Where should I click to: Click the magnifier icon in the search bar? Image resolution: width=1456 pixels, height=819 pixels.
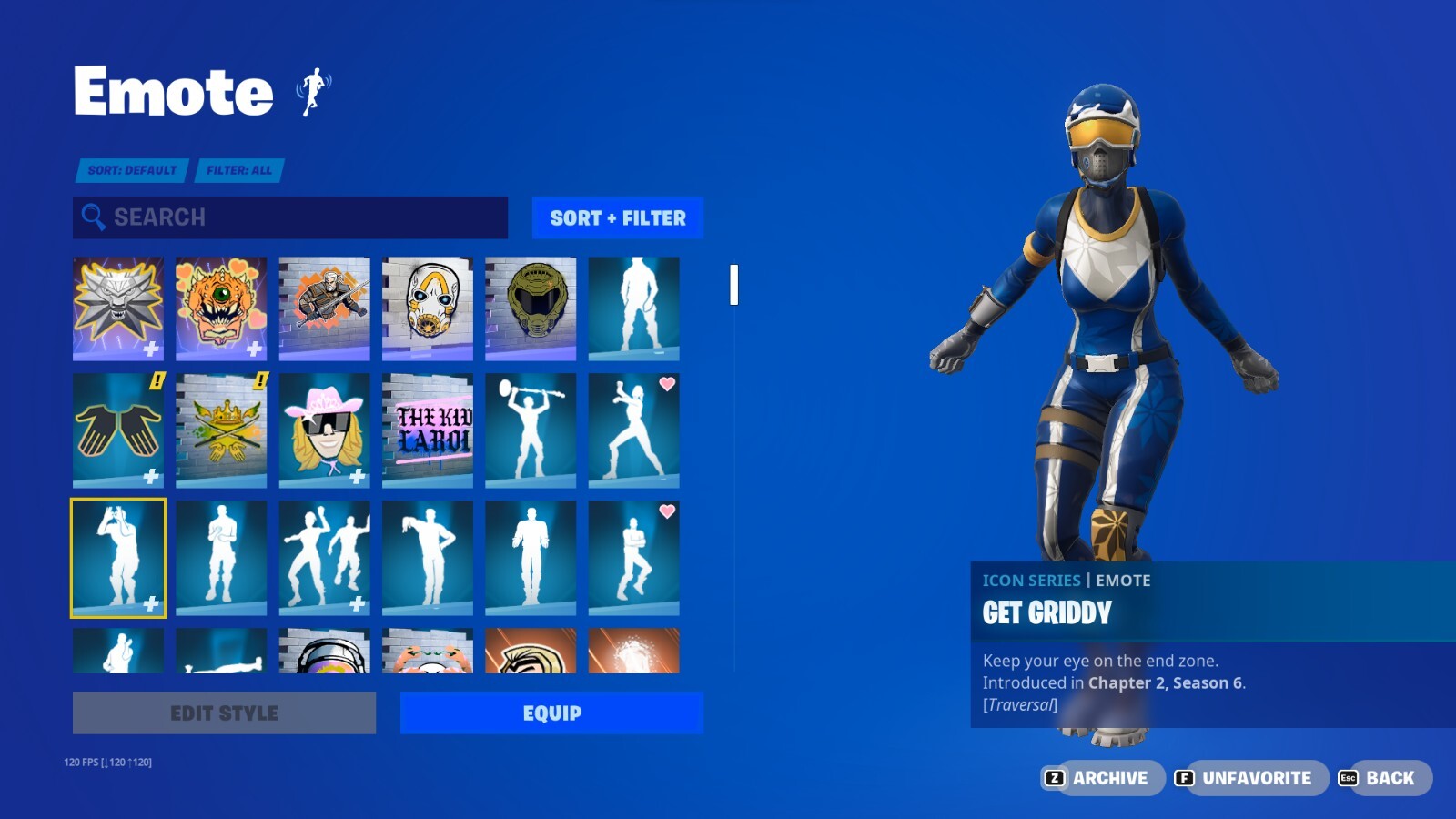pos(92,217)
